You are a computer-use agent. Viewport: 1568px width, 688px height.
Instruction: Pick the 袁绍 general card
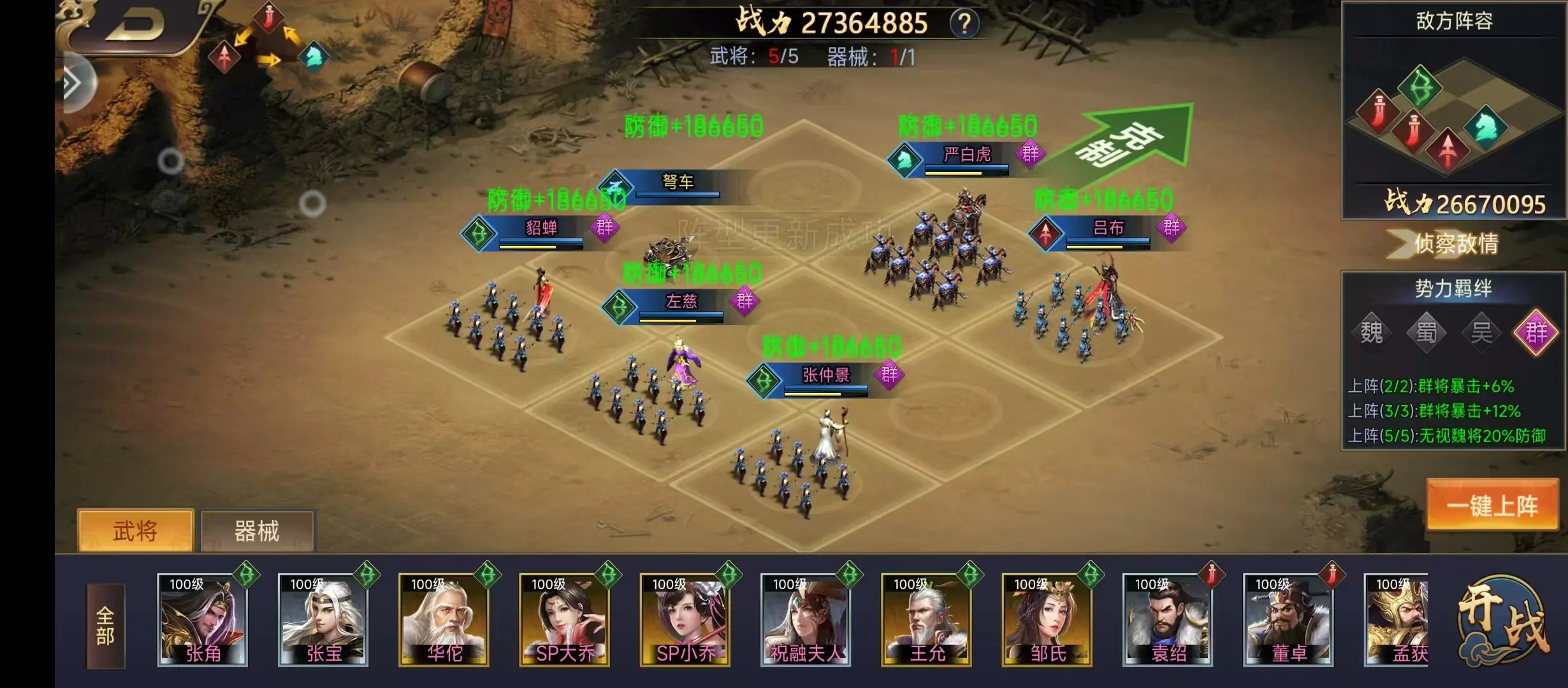pos(1167,620)
